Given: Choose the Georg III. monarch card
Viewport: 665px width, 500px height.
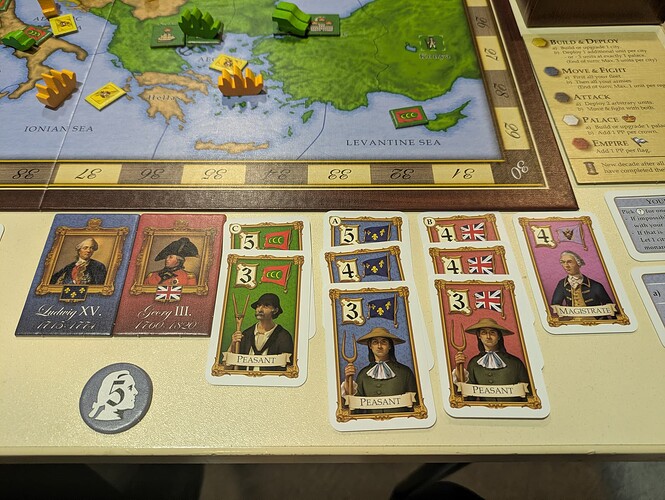Looking at the screenshot, I should [170, 272].
